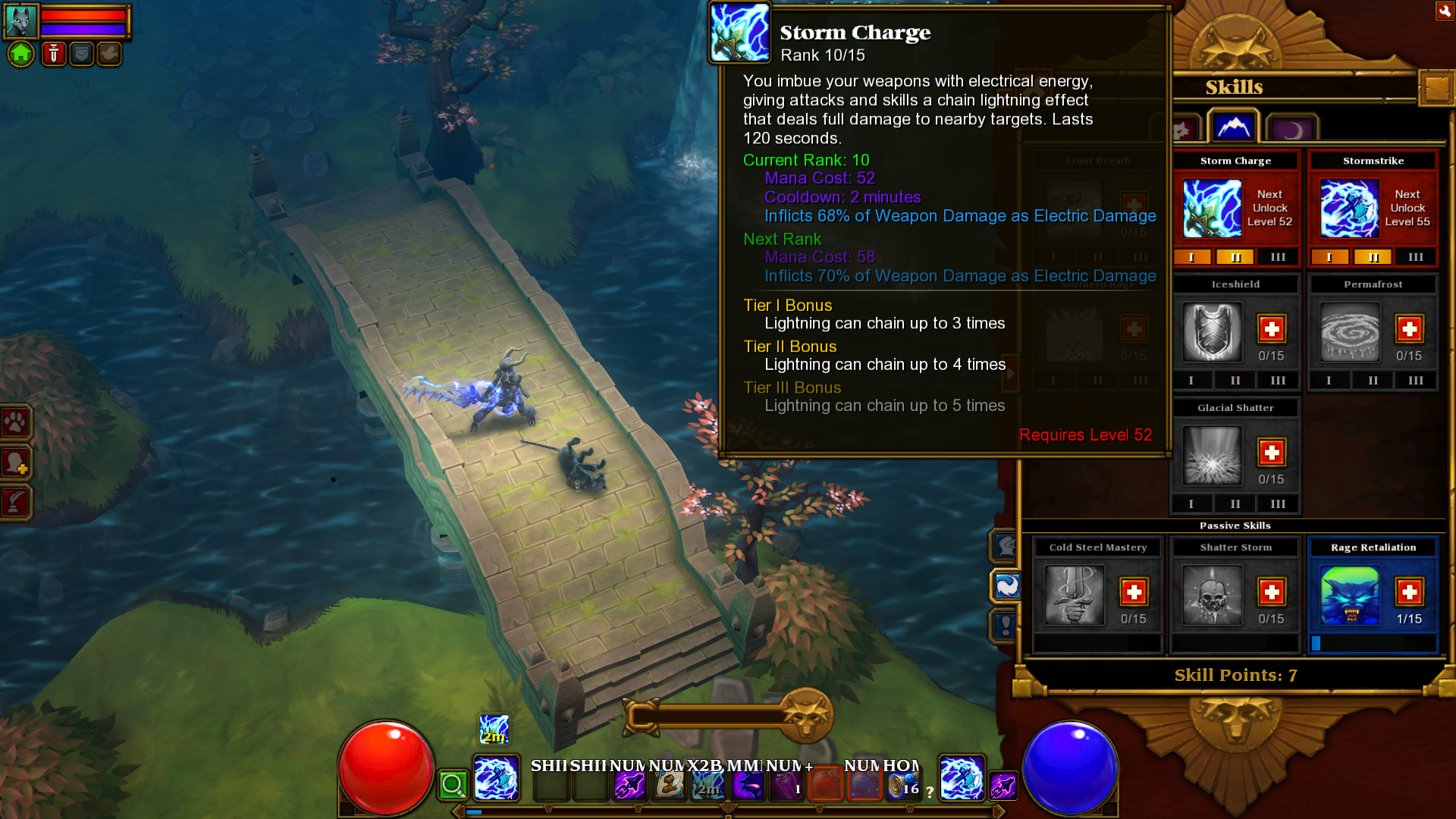
Task: Use the scroll item with count 16
Action: [902, 785]
